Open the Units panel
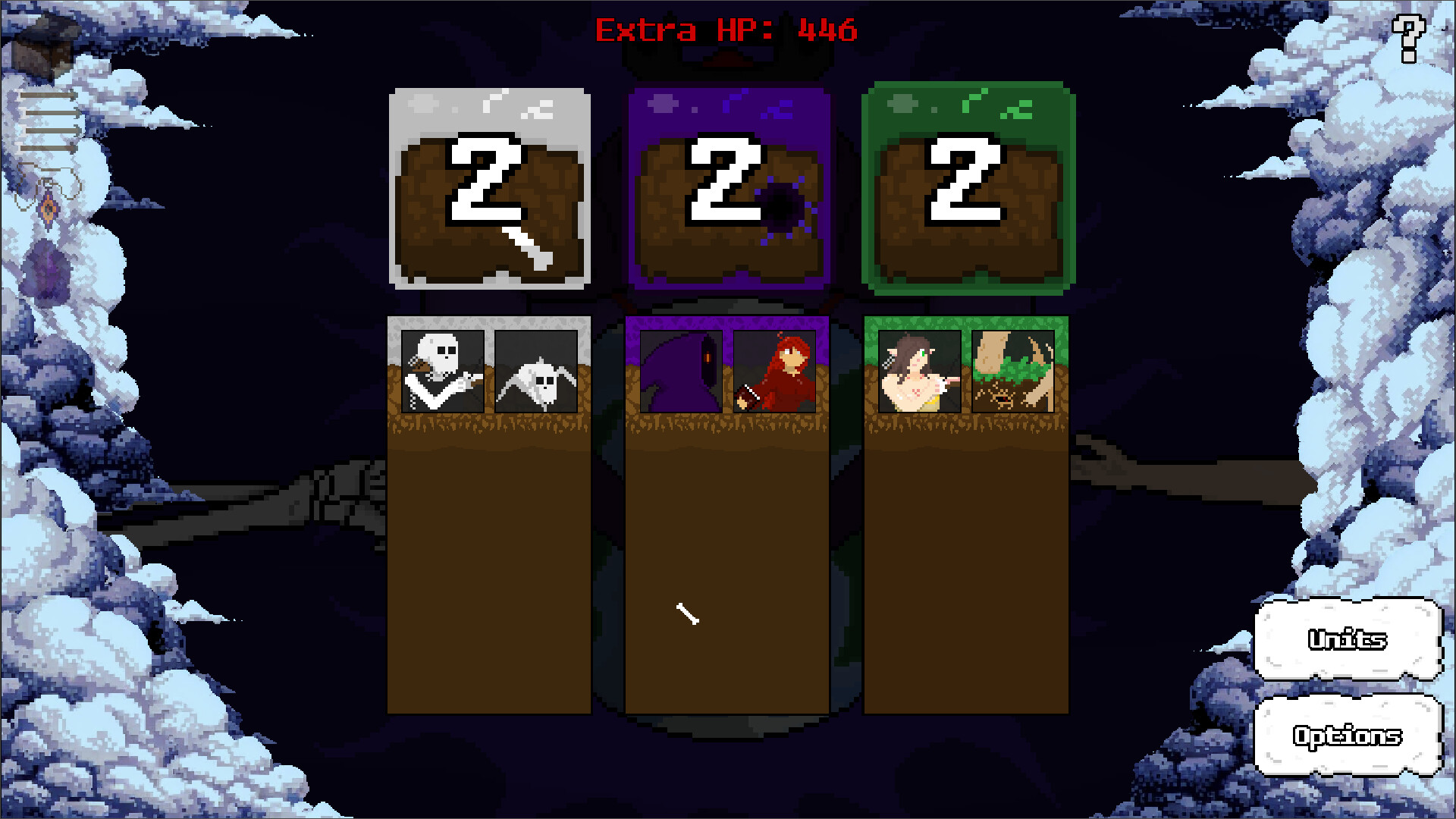Viewport: 1456px width, 819px height. 1347,641
